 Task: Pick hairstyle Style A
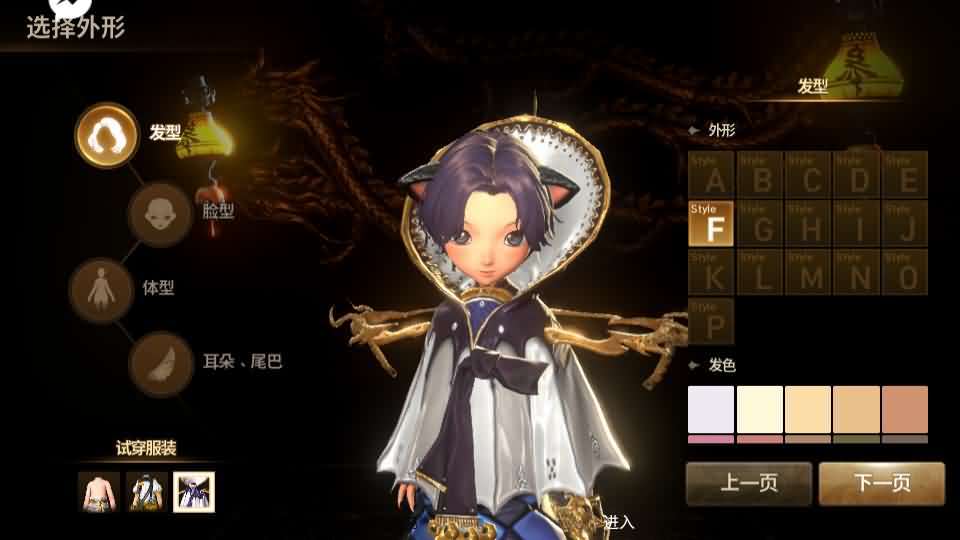[x=712, y=174]
